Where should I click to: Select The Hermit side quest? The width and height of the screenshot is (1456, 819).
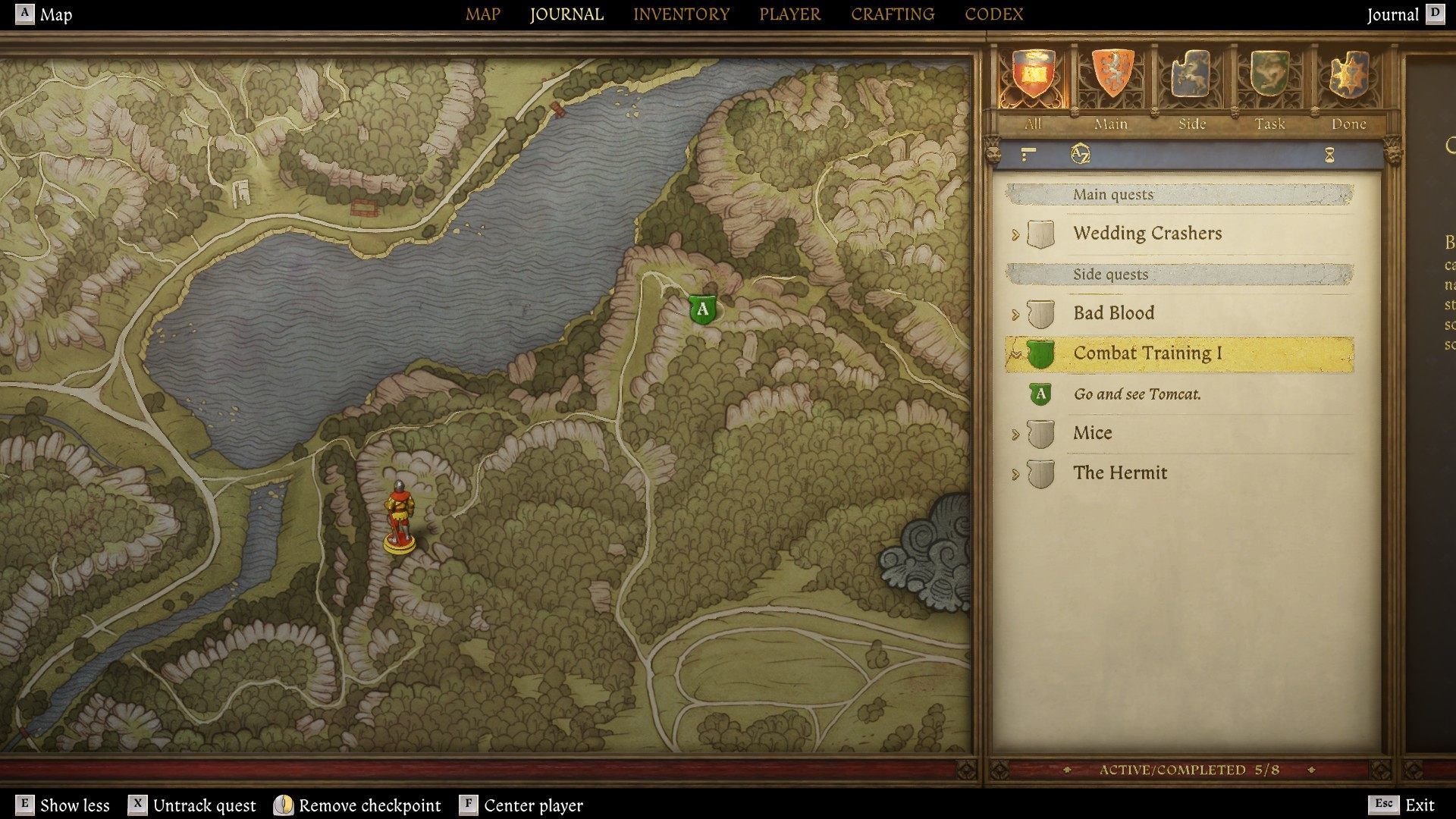click(x=1119, y=473)
